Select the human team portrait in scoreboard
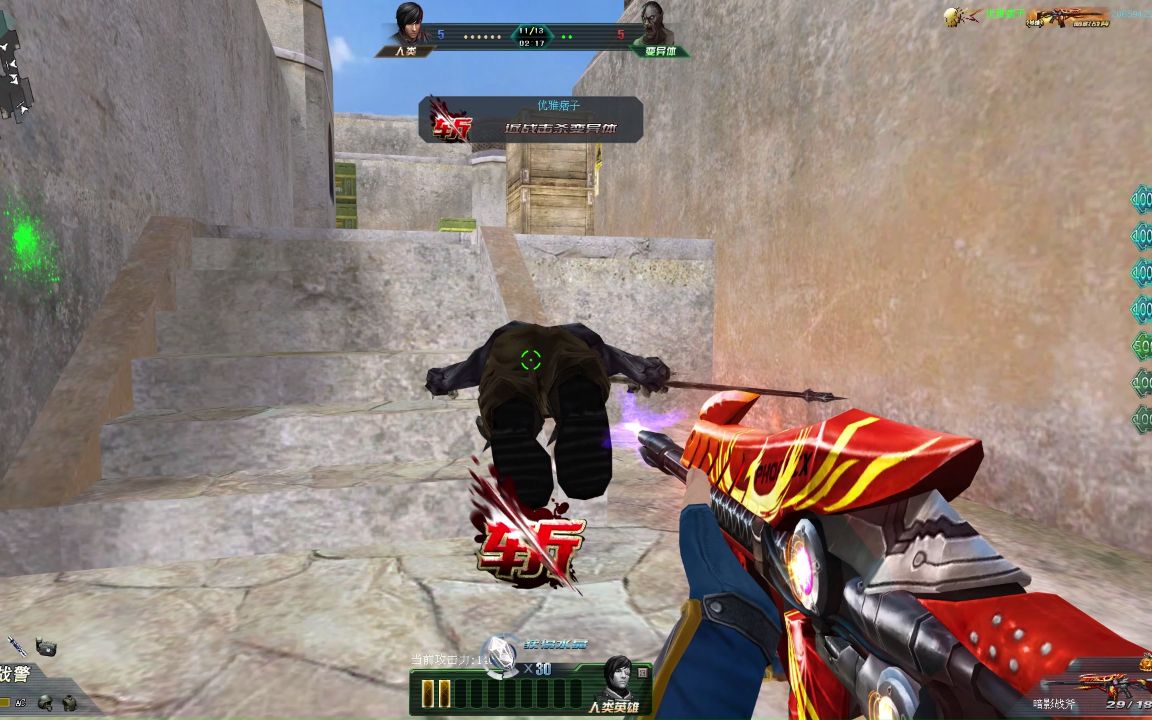Screen dimensions: 1152x720 (408, 23)
